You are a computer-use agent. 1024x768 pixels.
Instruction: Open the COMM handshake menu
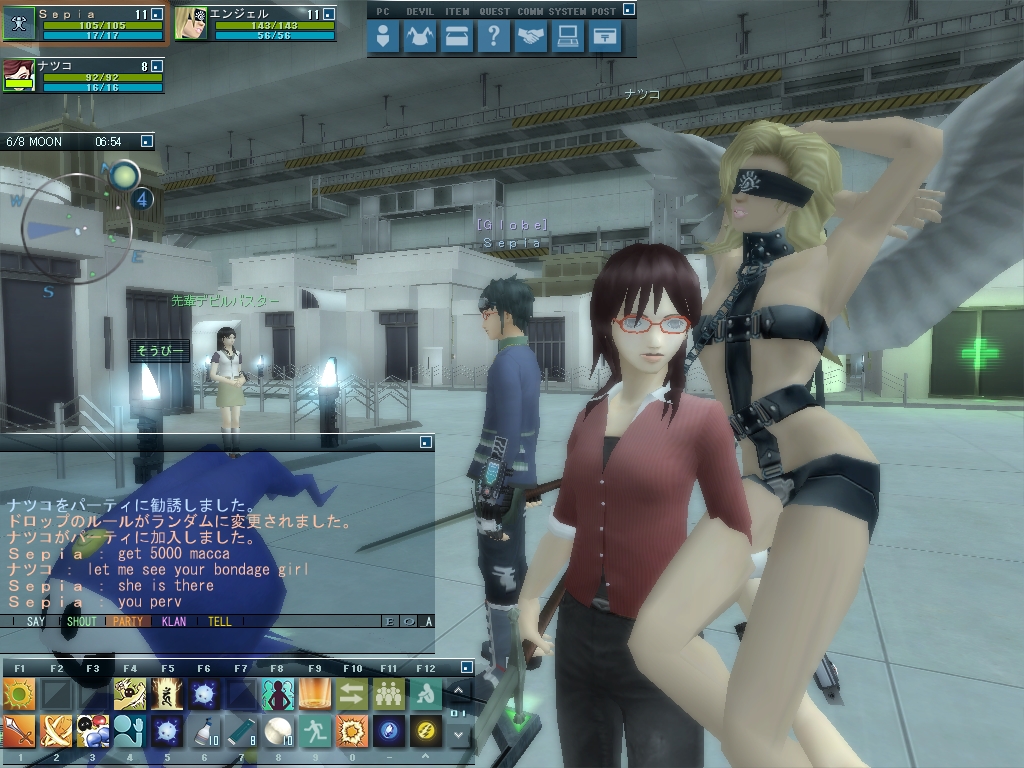[x=531, y=38]
